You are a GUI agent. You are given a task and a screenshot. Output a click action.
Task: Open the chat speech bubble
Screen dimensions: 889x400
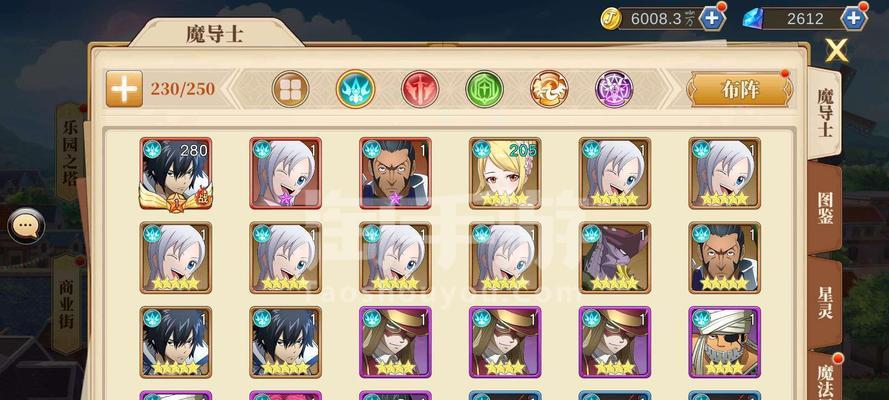(26, 226)
